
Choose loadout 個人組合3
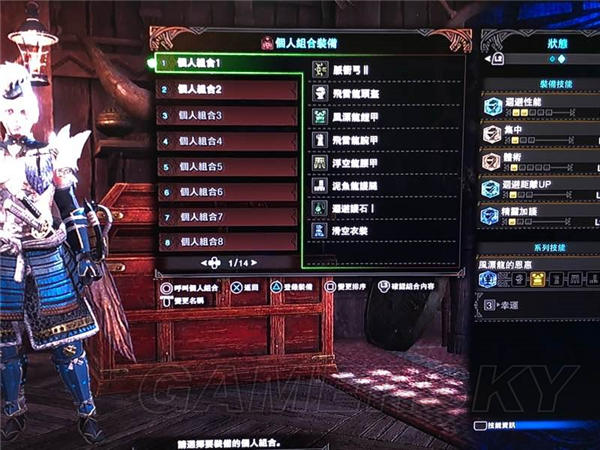click(228, 115)
